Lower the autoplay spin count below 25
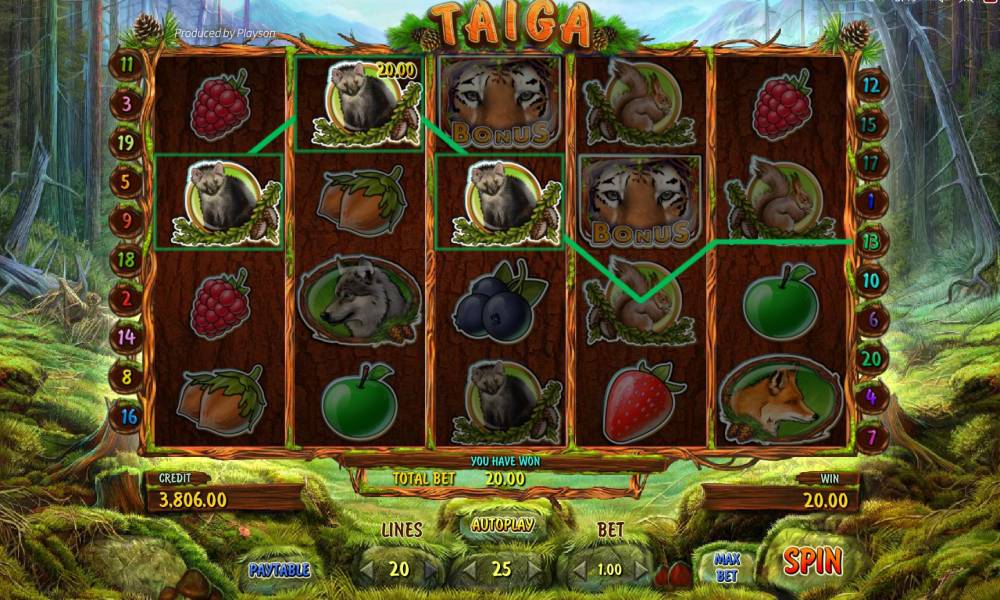Viewport: 1000px width, 600px height. (x=472, y=570)
